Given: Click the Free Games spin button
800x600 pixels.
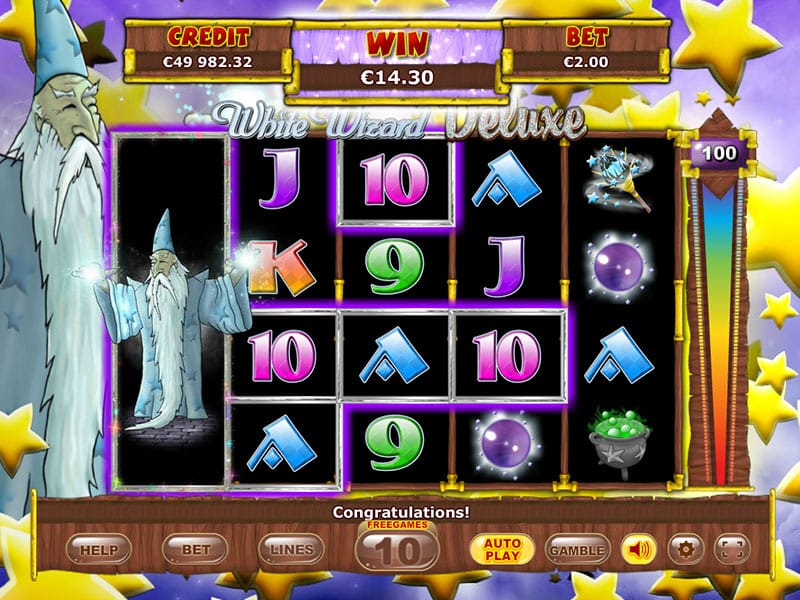Looking at the screenshot, I should coord(396,548).
